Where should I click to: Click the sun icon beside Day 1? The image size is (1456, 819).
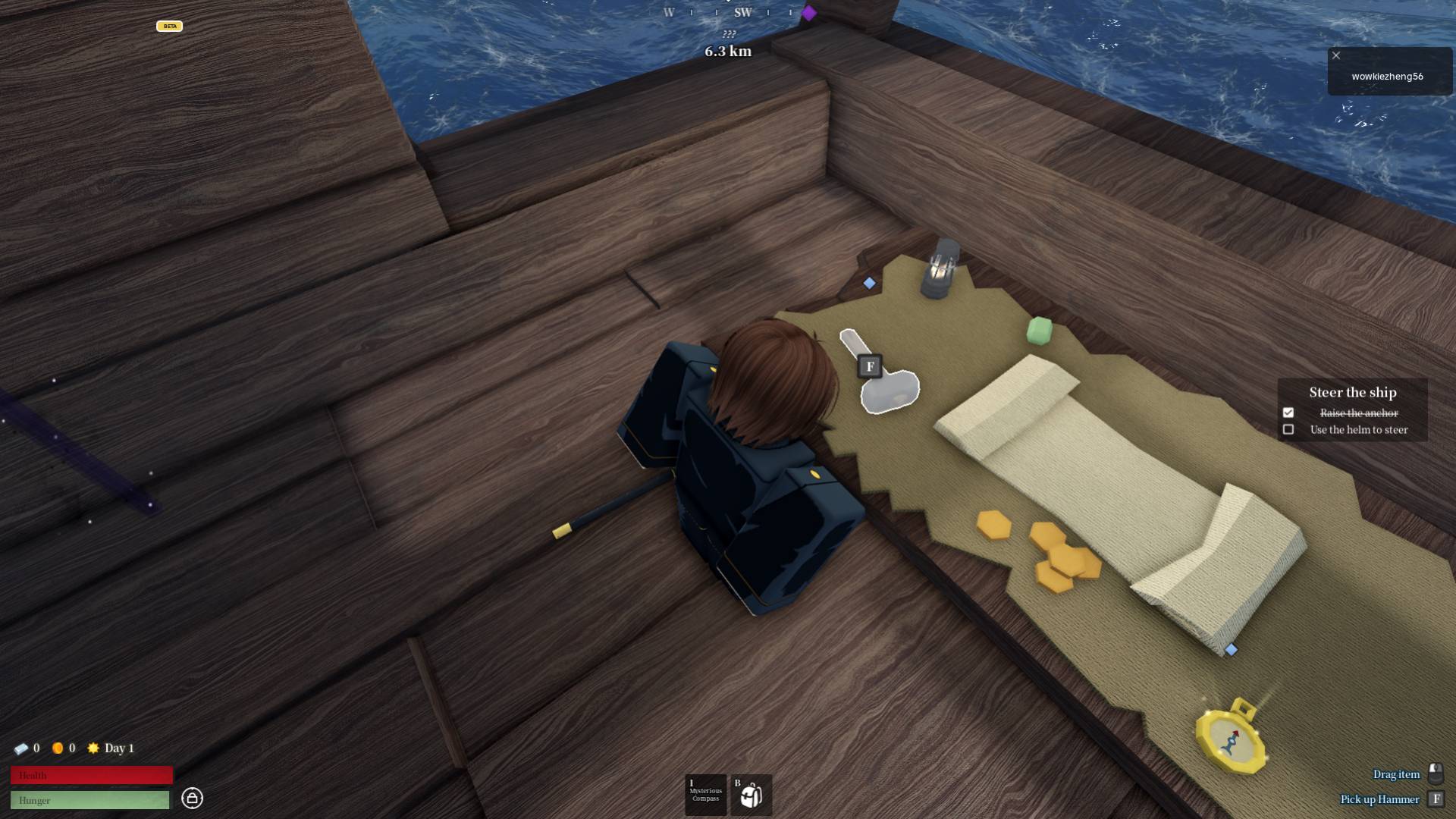93,748
